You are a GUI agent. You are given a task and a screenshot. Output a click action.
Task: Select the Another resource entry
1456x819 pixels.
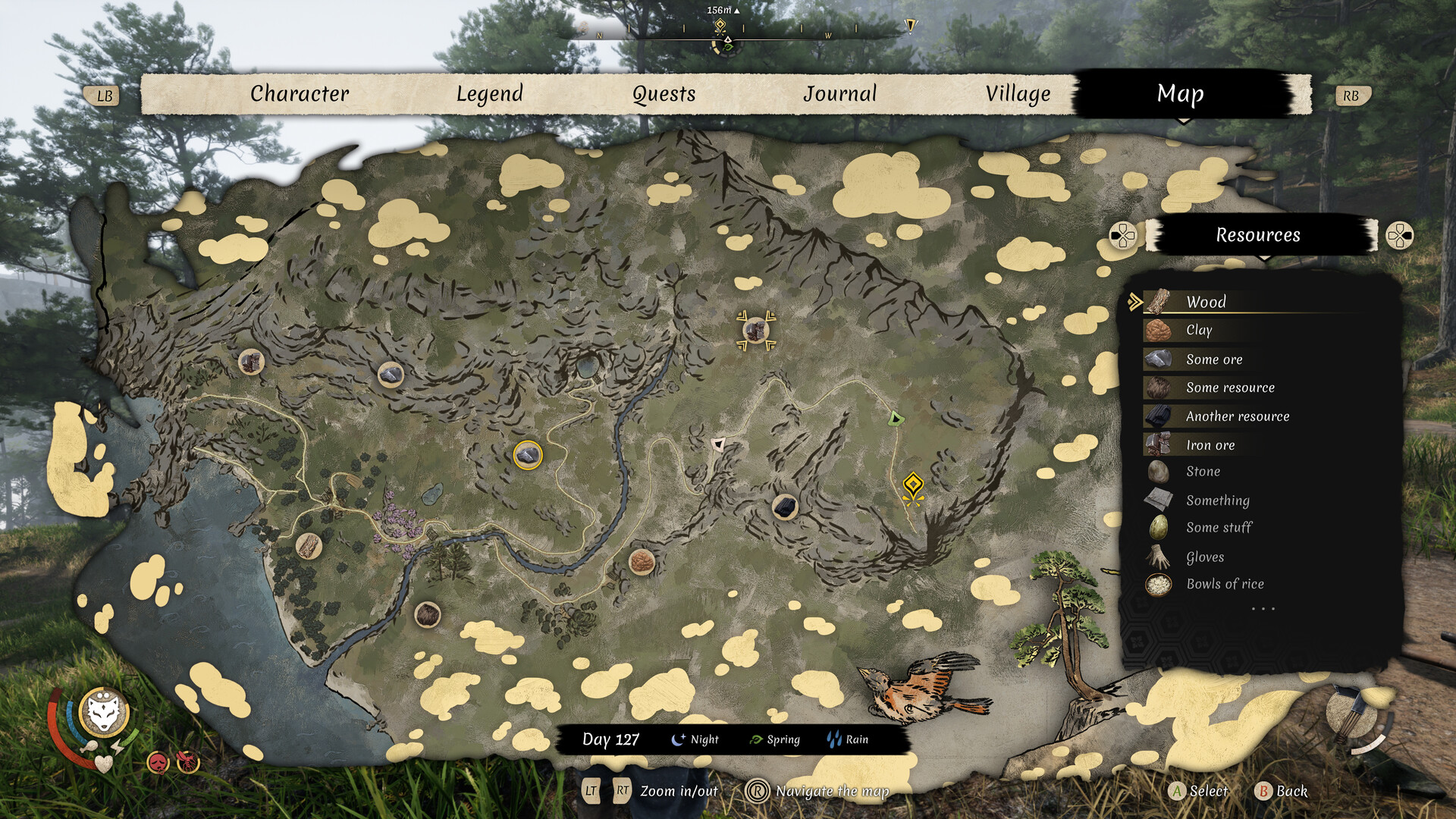(1237, 416)
